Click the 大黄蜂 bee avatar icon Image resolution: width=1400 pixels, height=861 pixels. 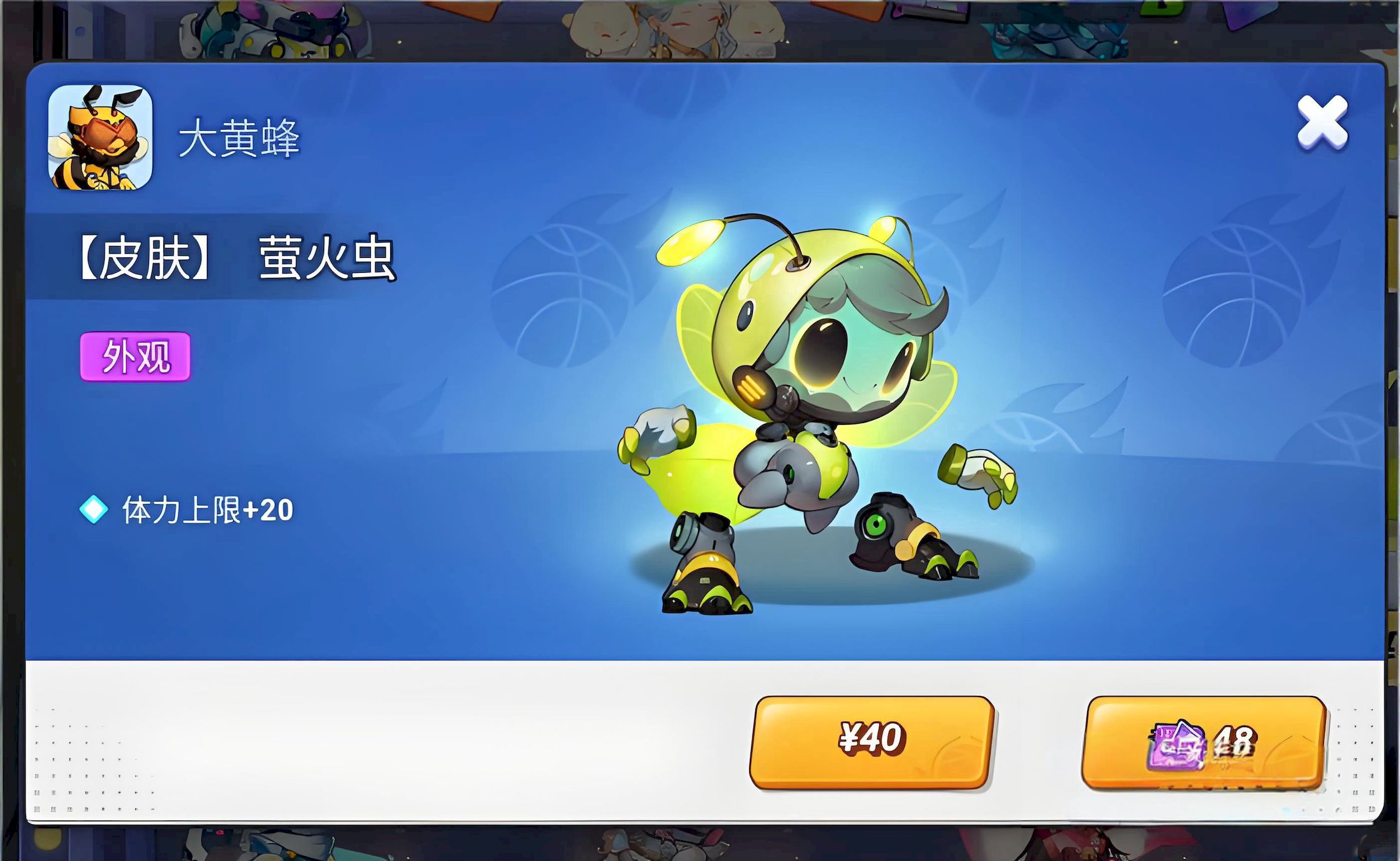[x=100, y=137]
